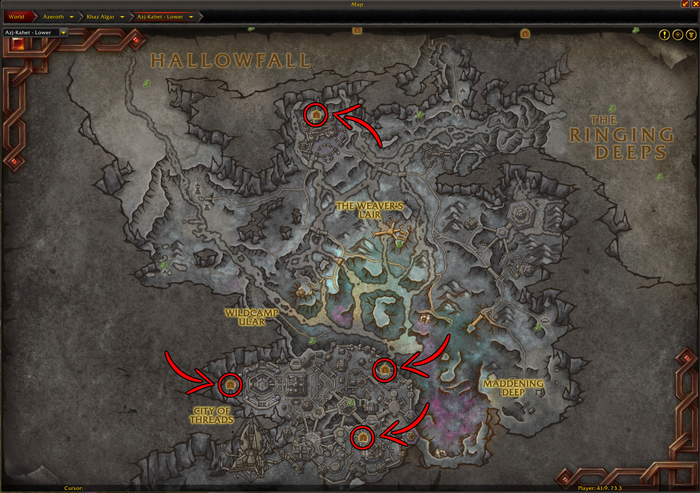
Task: Click the Azj-Kahet - Lower breadcrumb in the top bar
Action: (163, 17)
